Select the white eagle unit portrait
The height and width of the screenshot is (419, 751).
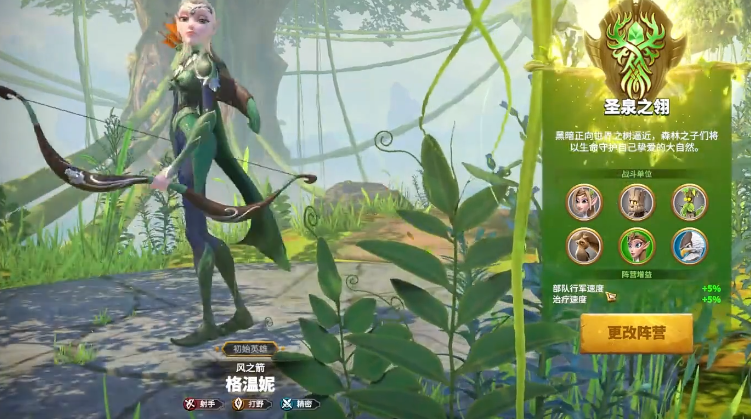[x=689, y=246]
